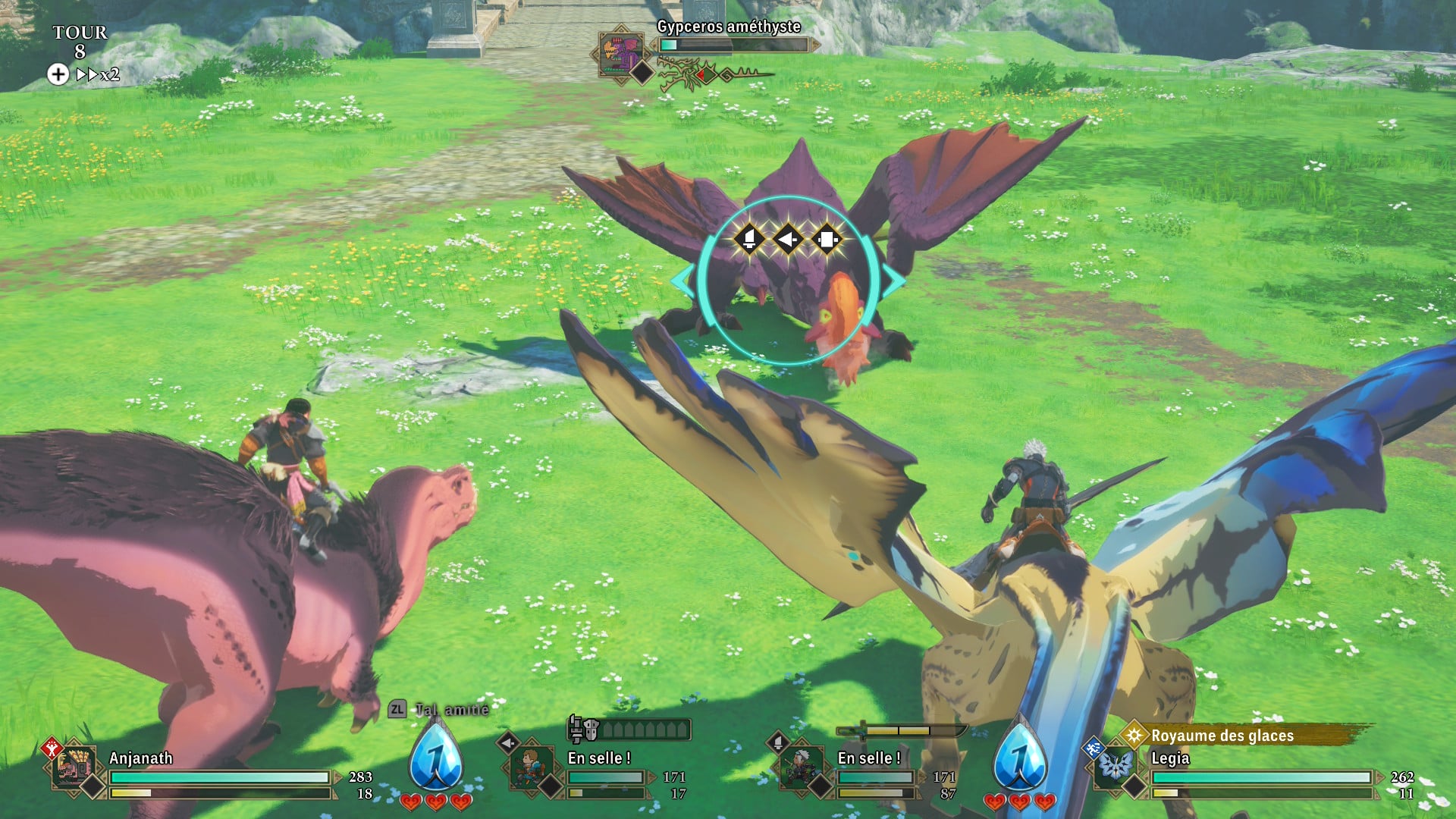Switch target with the right cyan arrow
Image resolution: width=1456 pixels, height=819 pixels.
click(x=894, y=281)
